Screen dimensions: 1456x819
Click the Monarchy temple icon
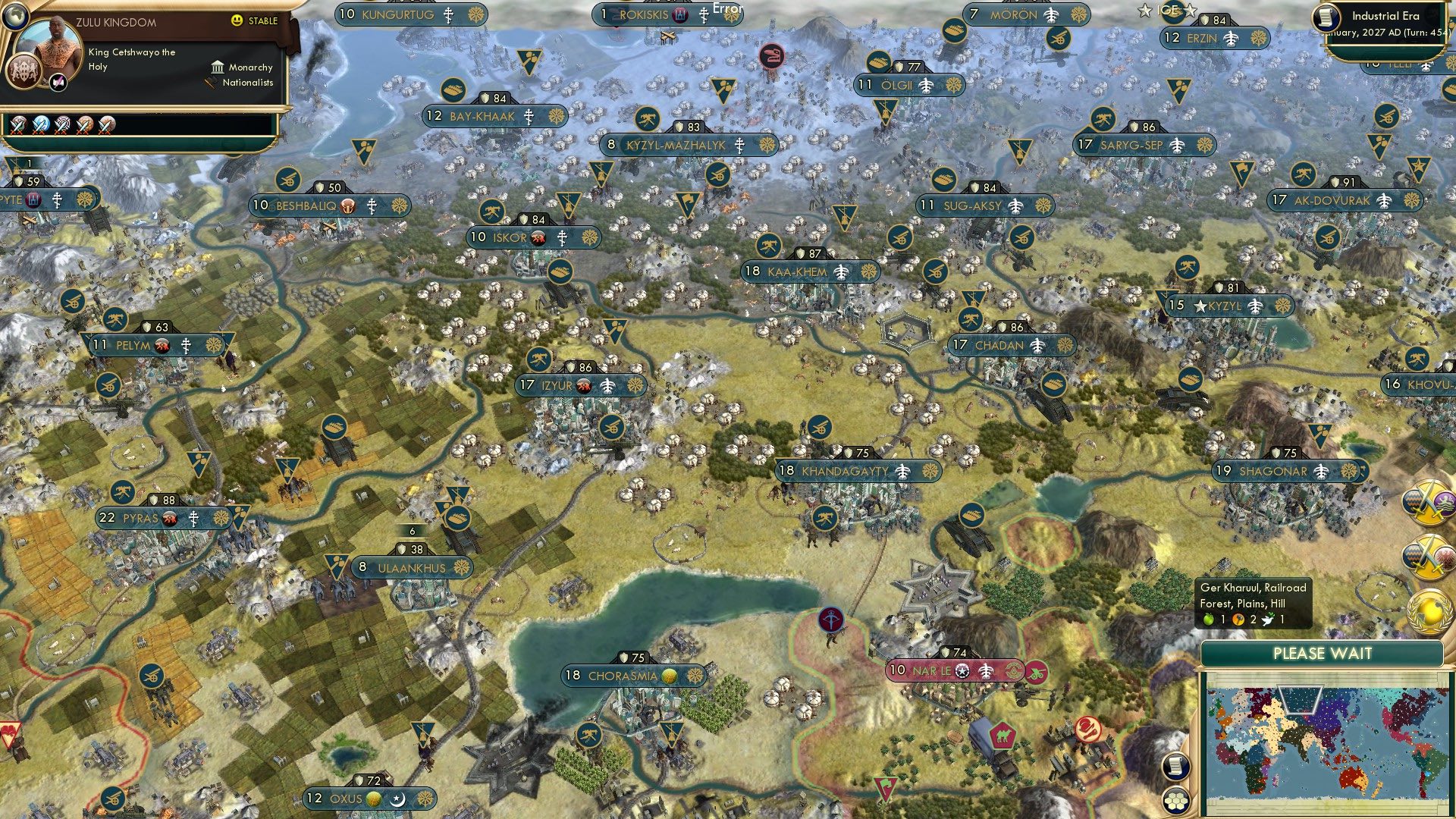[217, 67]
